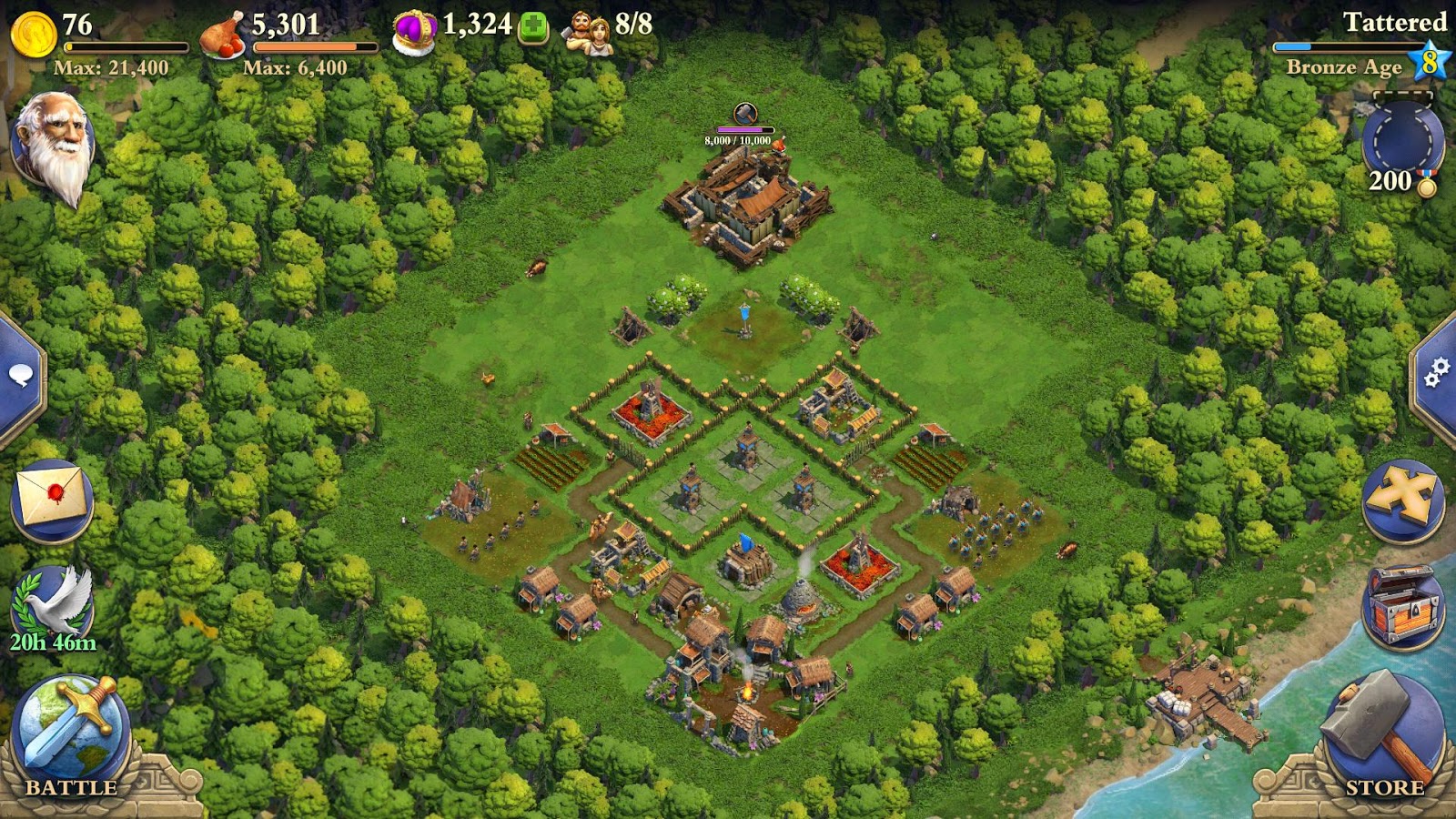Image resolution: width=1456 pixels, height=819 pixels.
Task: Click the hammer icon above the Town Center
Action: 744,113
